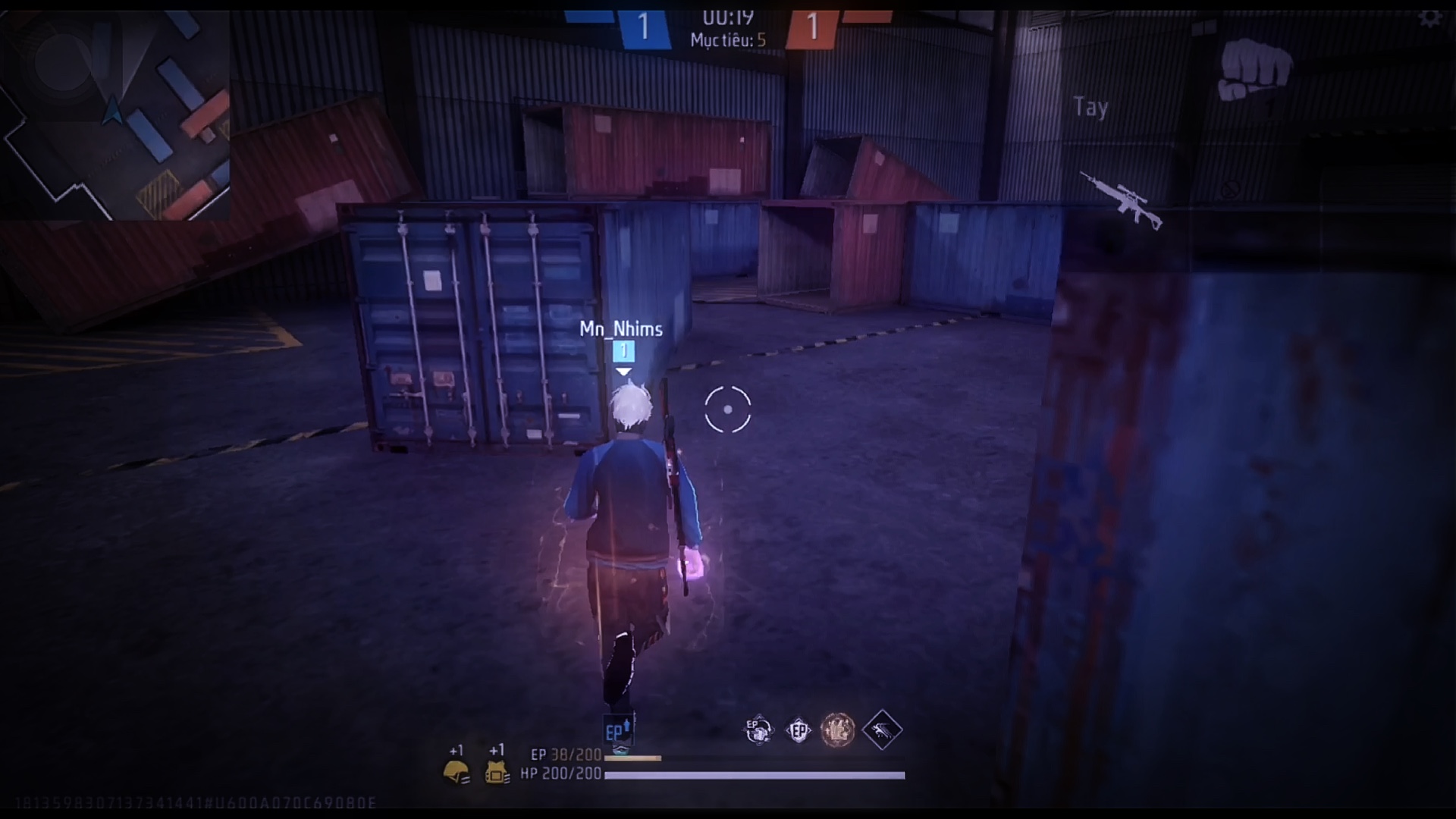Tap the minimap
The width and height of the screenshot is (1456, 819).
point(115,115)
